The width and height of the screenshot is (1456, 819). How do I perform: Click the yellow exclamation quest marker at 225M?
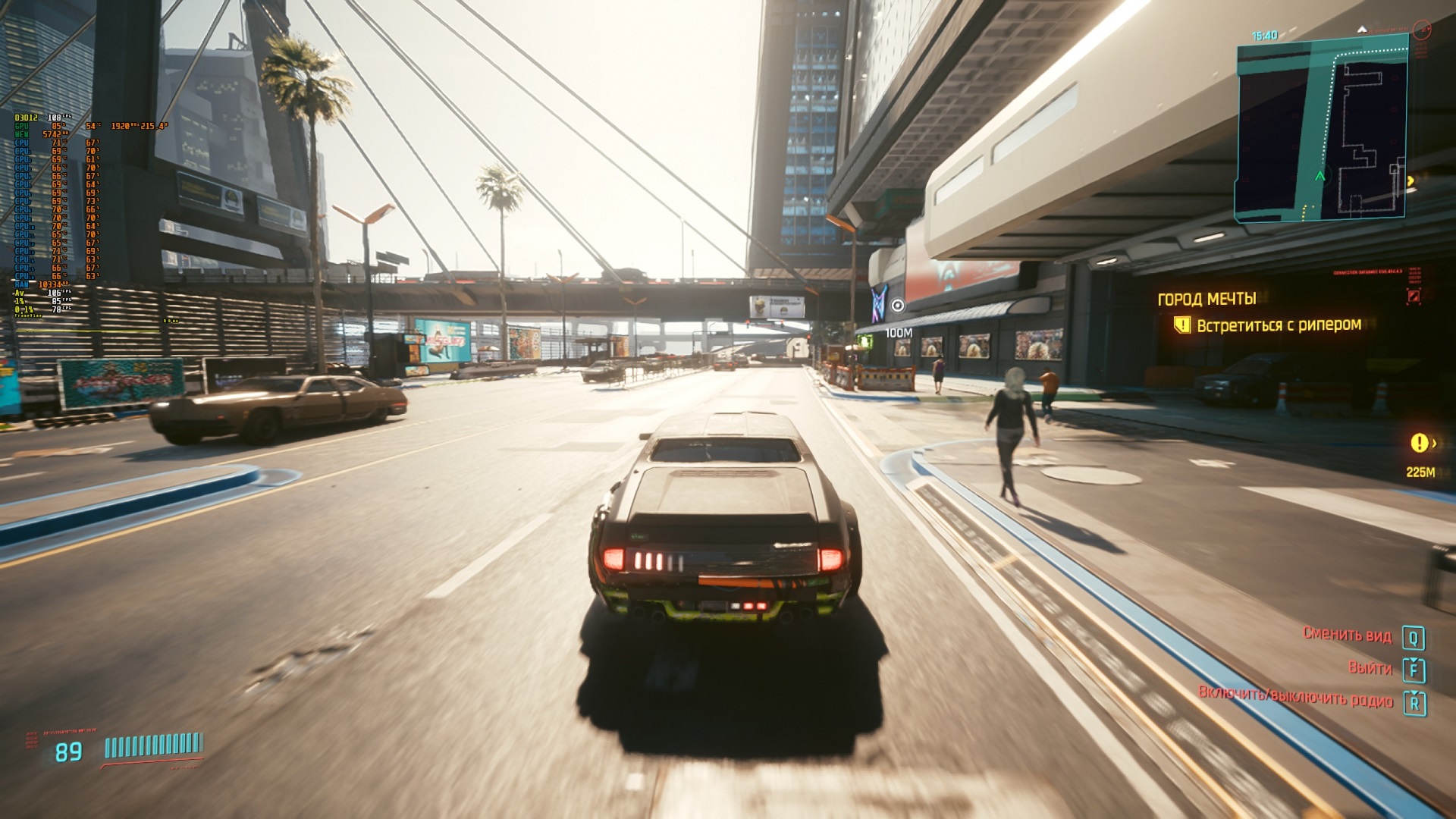[1418, 443]
